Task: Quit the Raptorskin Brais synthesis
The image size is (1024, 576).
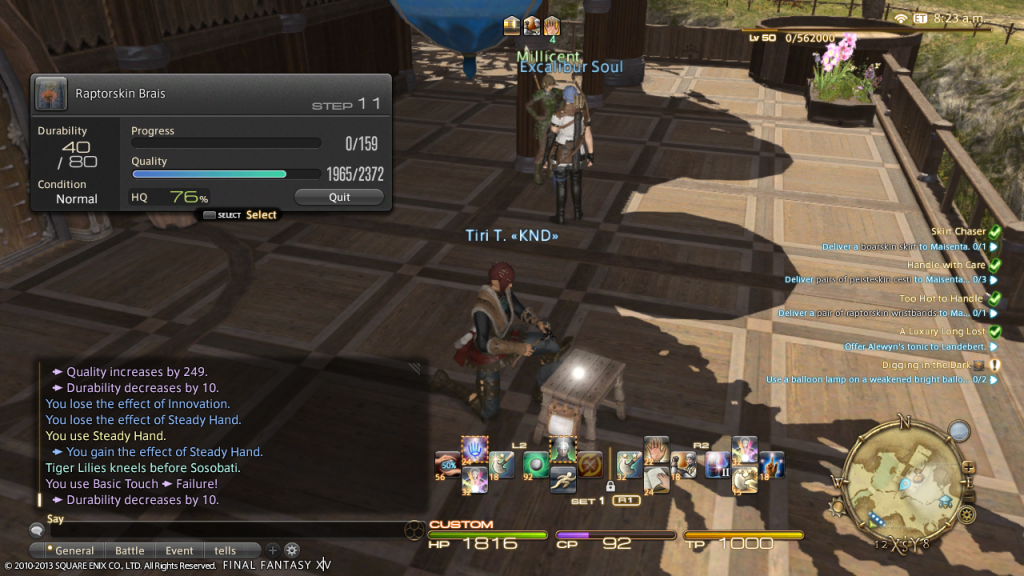Action: 339,197
